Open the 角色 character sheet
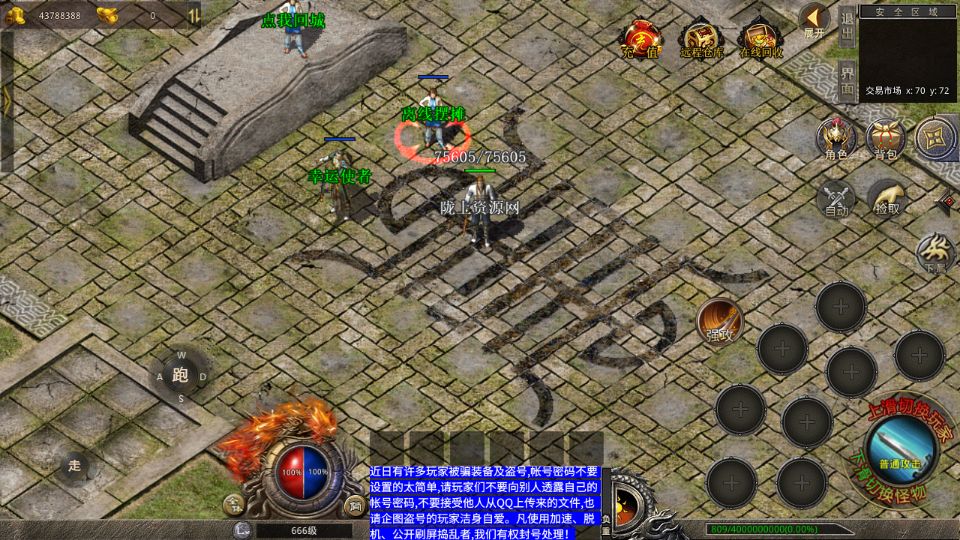 tap(836, 139)
